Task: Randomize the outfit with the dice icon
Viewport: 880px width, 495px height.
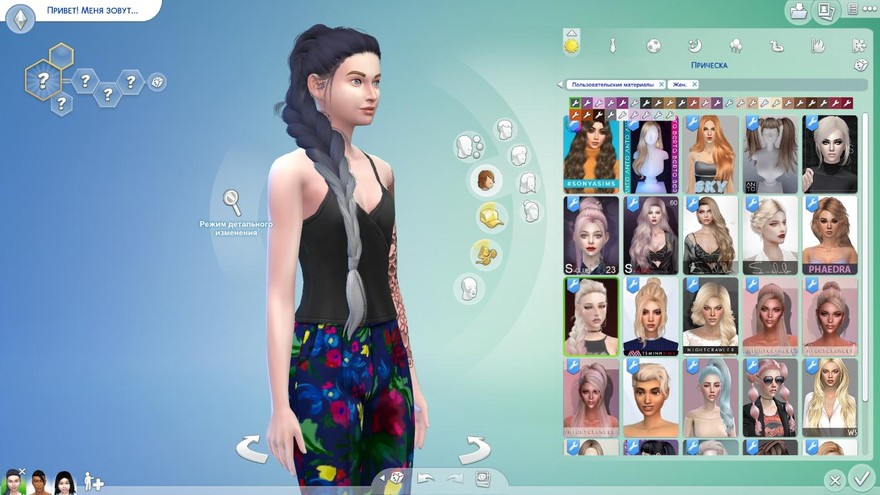Action: coord(860,65)
